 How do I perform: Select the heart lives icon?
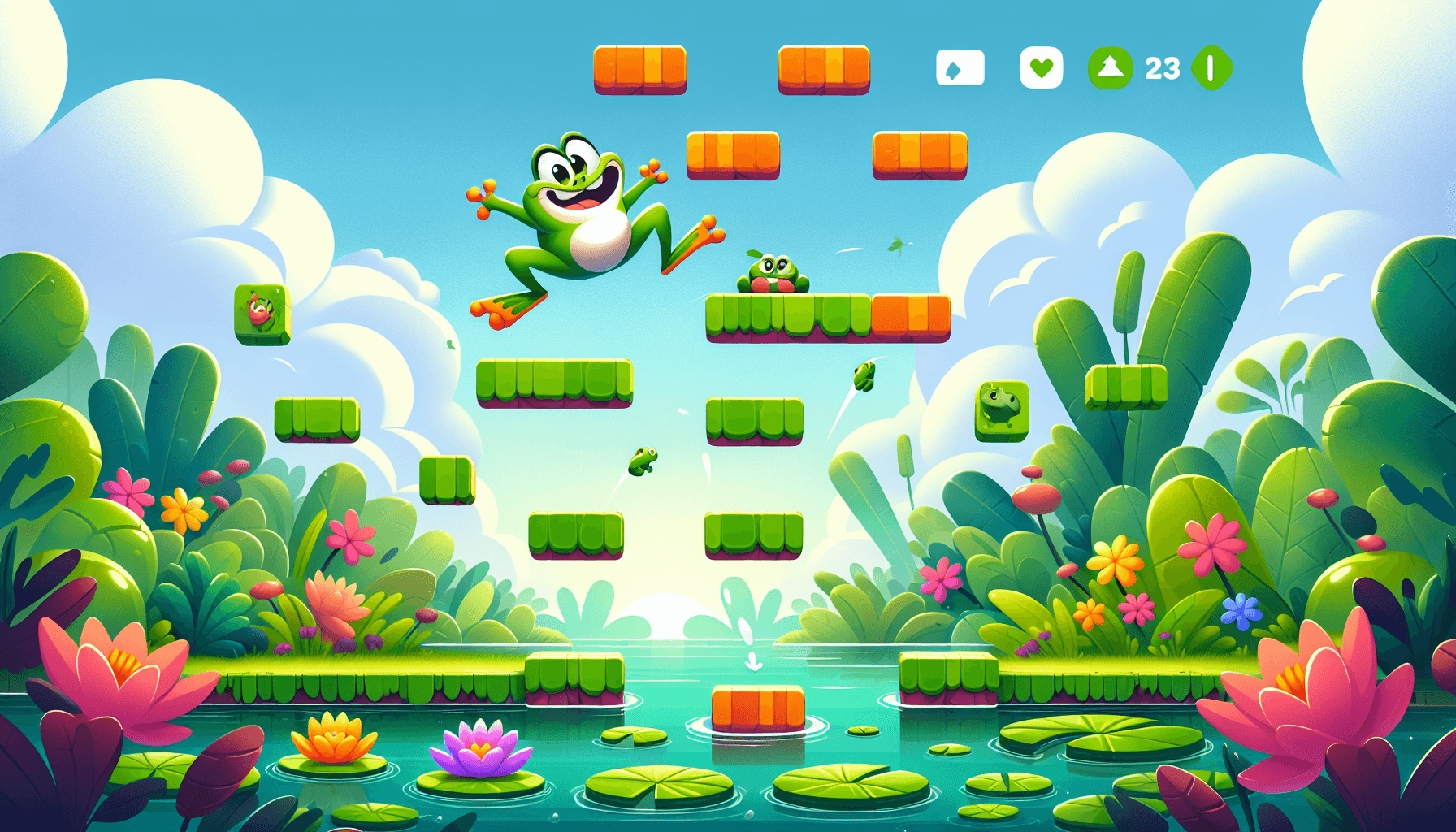(x=1041, y=68)
